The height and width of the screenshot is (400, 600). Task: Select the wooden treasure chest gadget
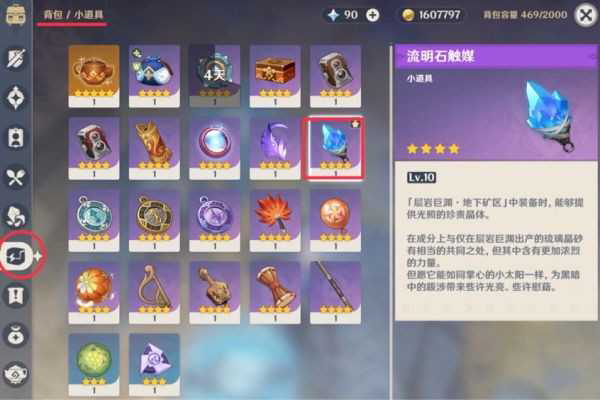point(275,72)
